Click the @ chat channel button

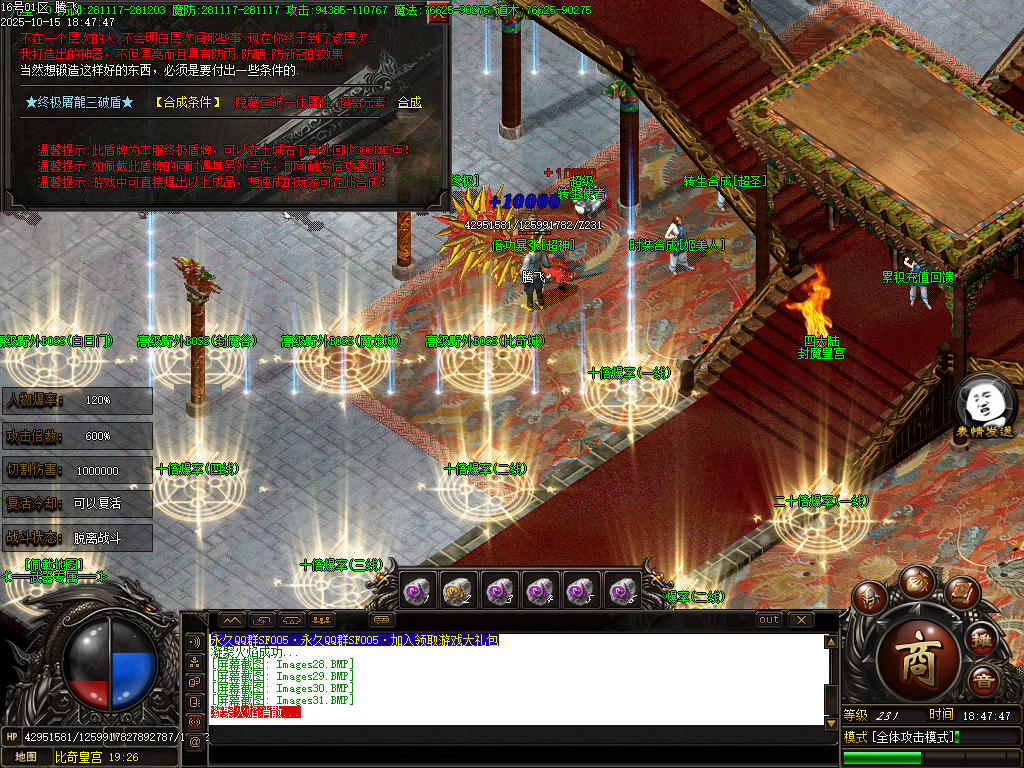click(x=194, y=740)
